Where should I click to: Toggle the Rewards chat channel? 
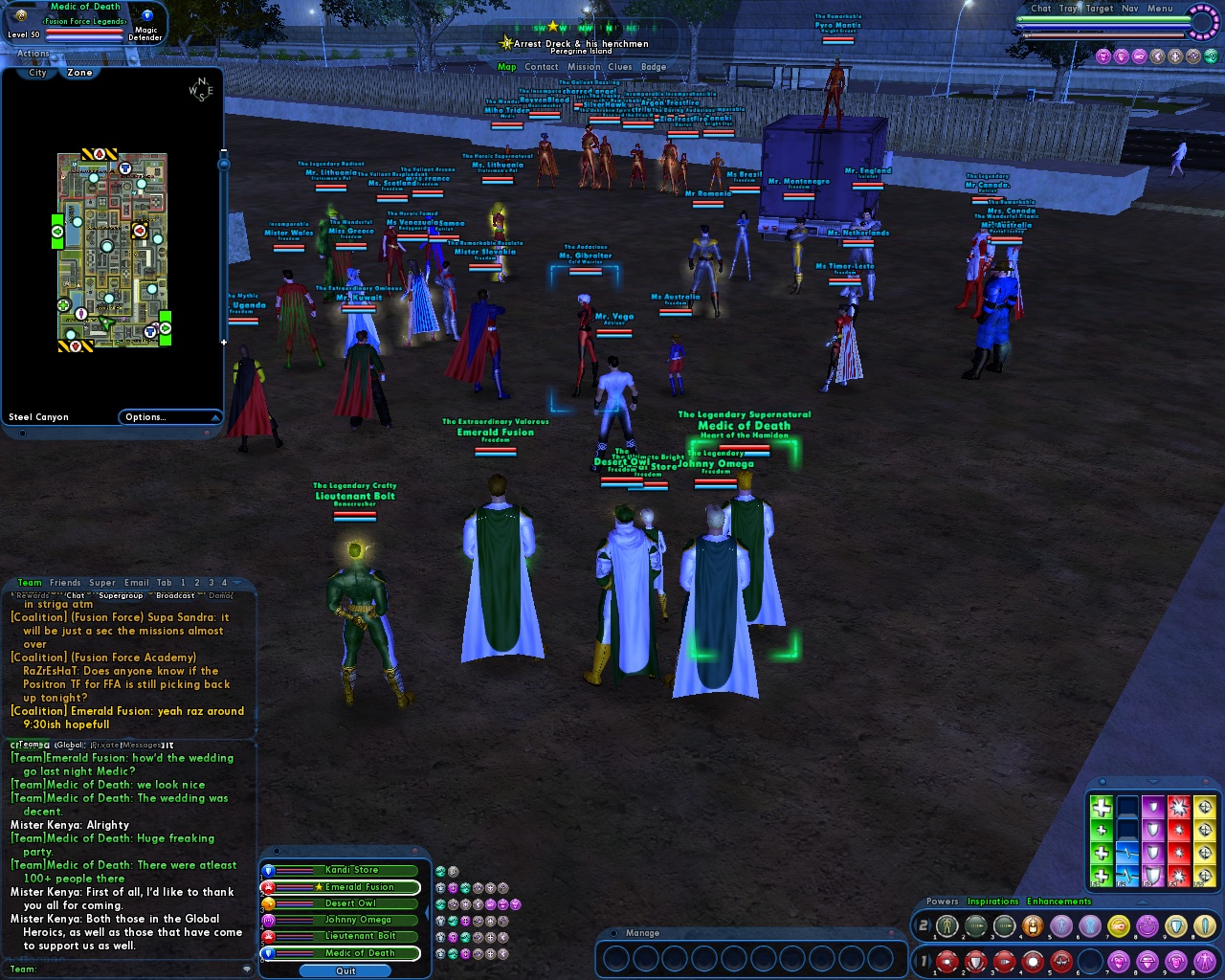pos(32,594)
